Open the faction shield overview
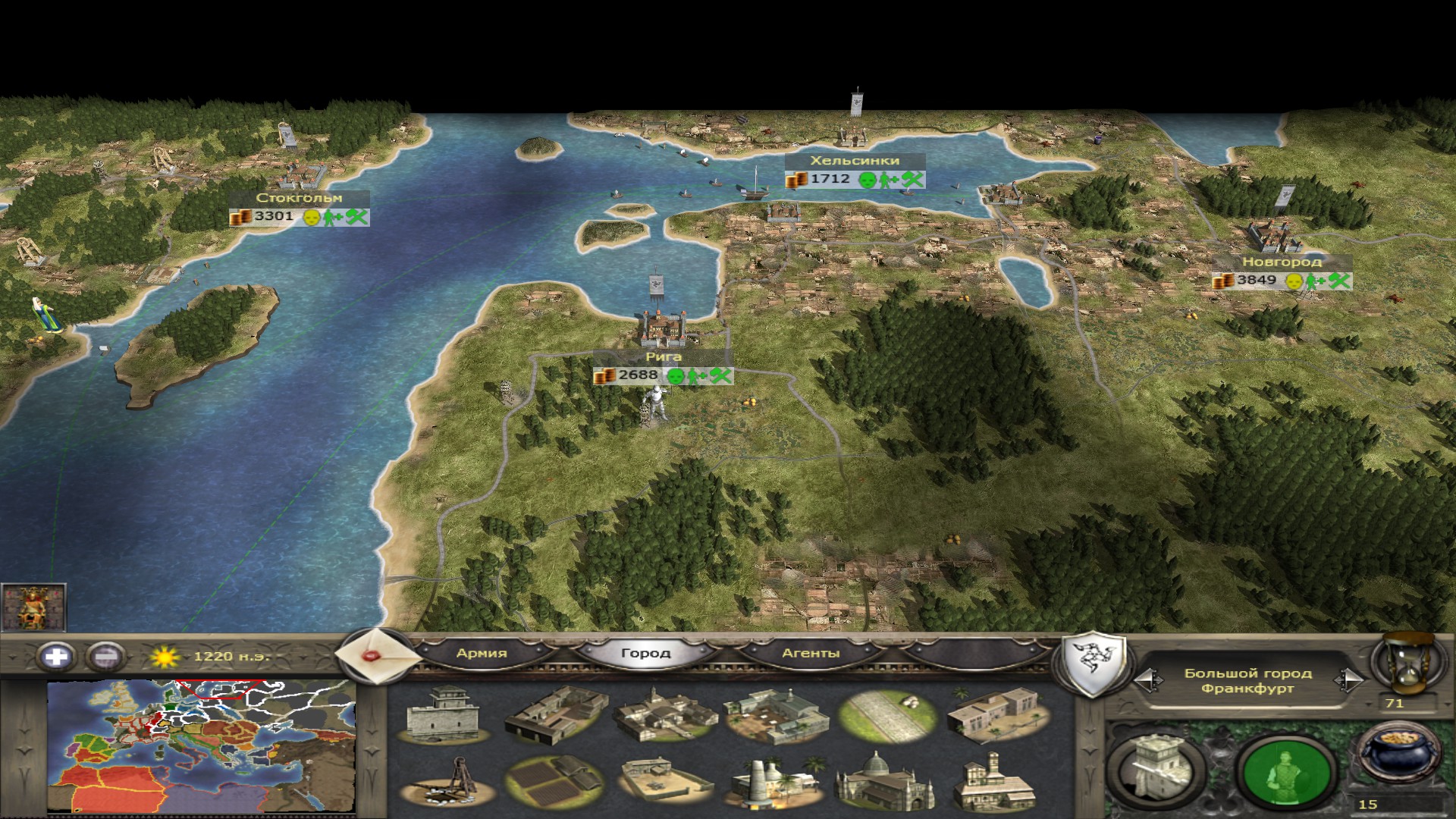This screenshot has height=819, width=1456. [x=1093, y=665]
